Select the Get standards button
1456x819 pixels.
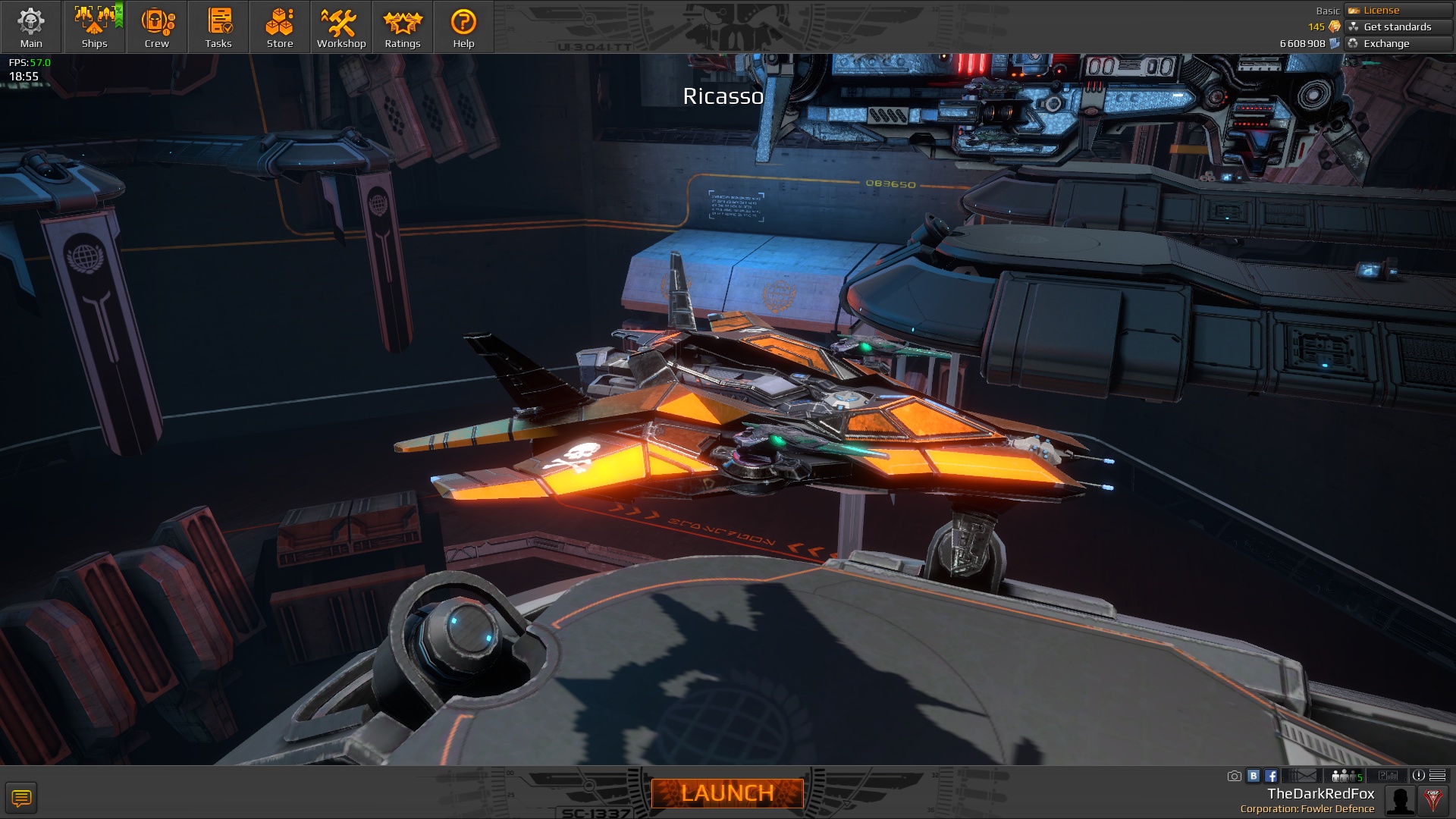pos(1398,27)
